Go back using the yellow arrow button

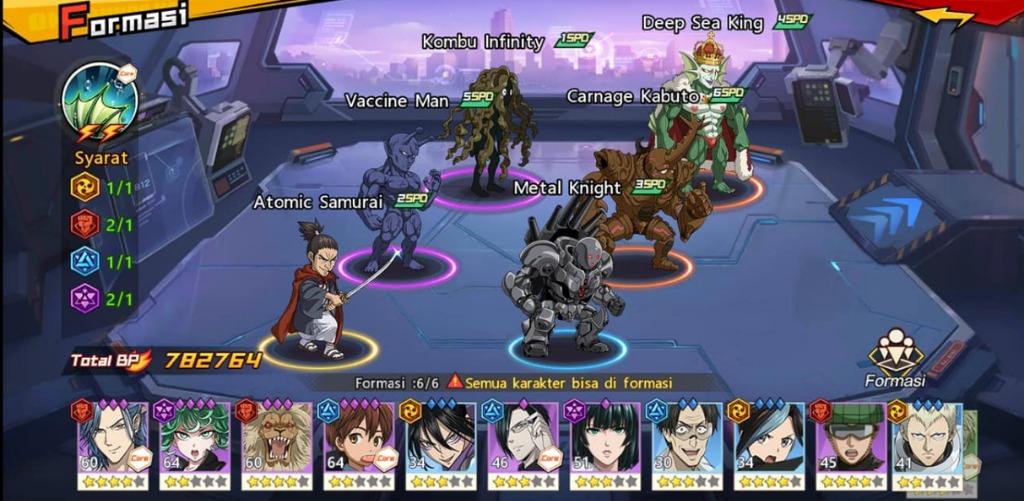945,17
